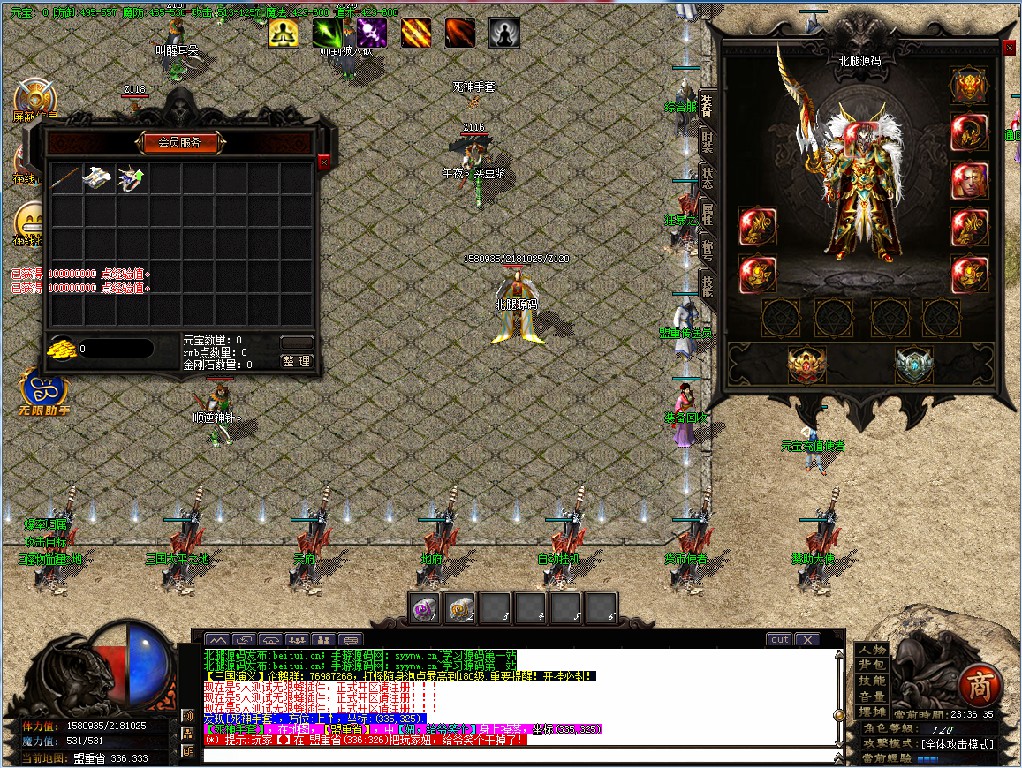Select the white scroll item in the bag
The image size is (1022, 768).
click(98, 179)
